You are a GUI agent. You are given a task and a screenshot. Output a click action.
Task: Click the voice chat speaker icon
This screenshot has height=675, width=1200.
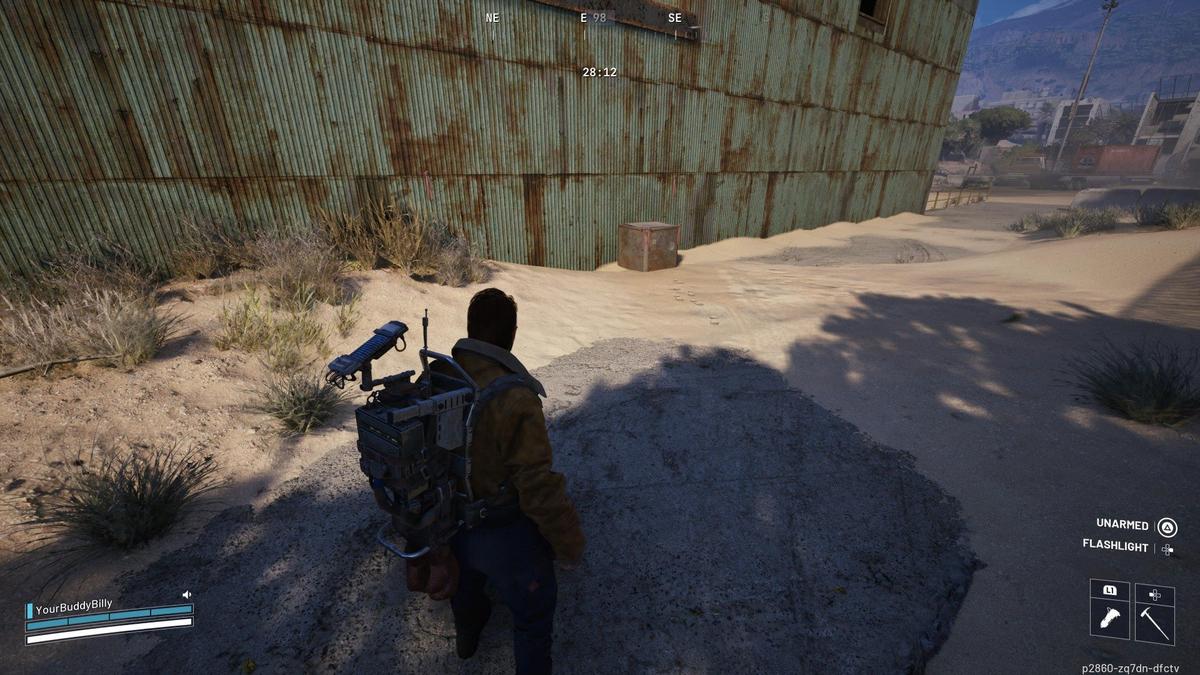pos(186,595)
